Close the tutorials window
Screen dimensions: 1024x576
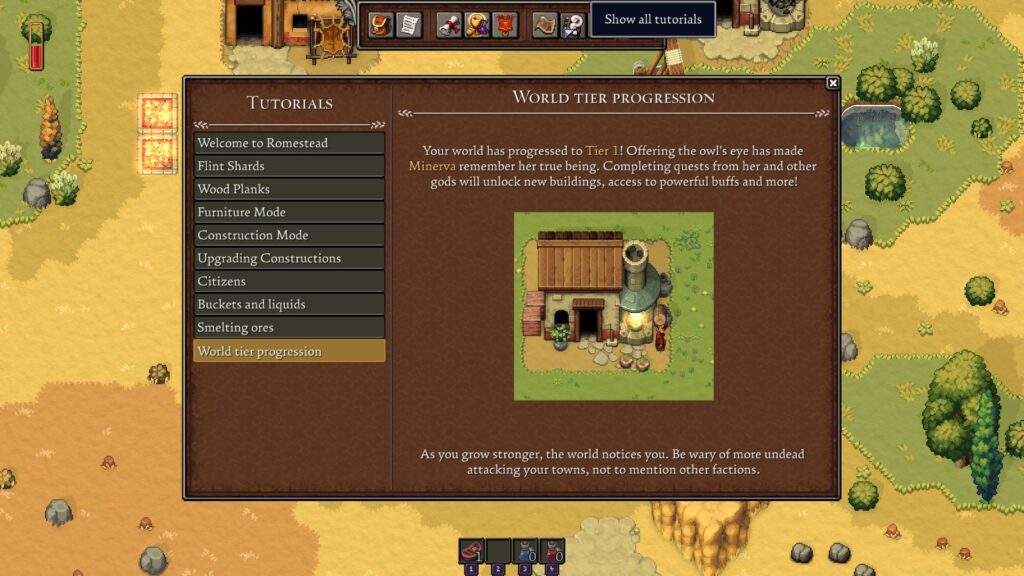832,83
